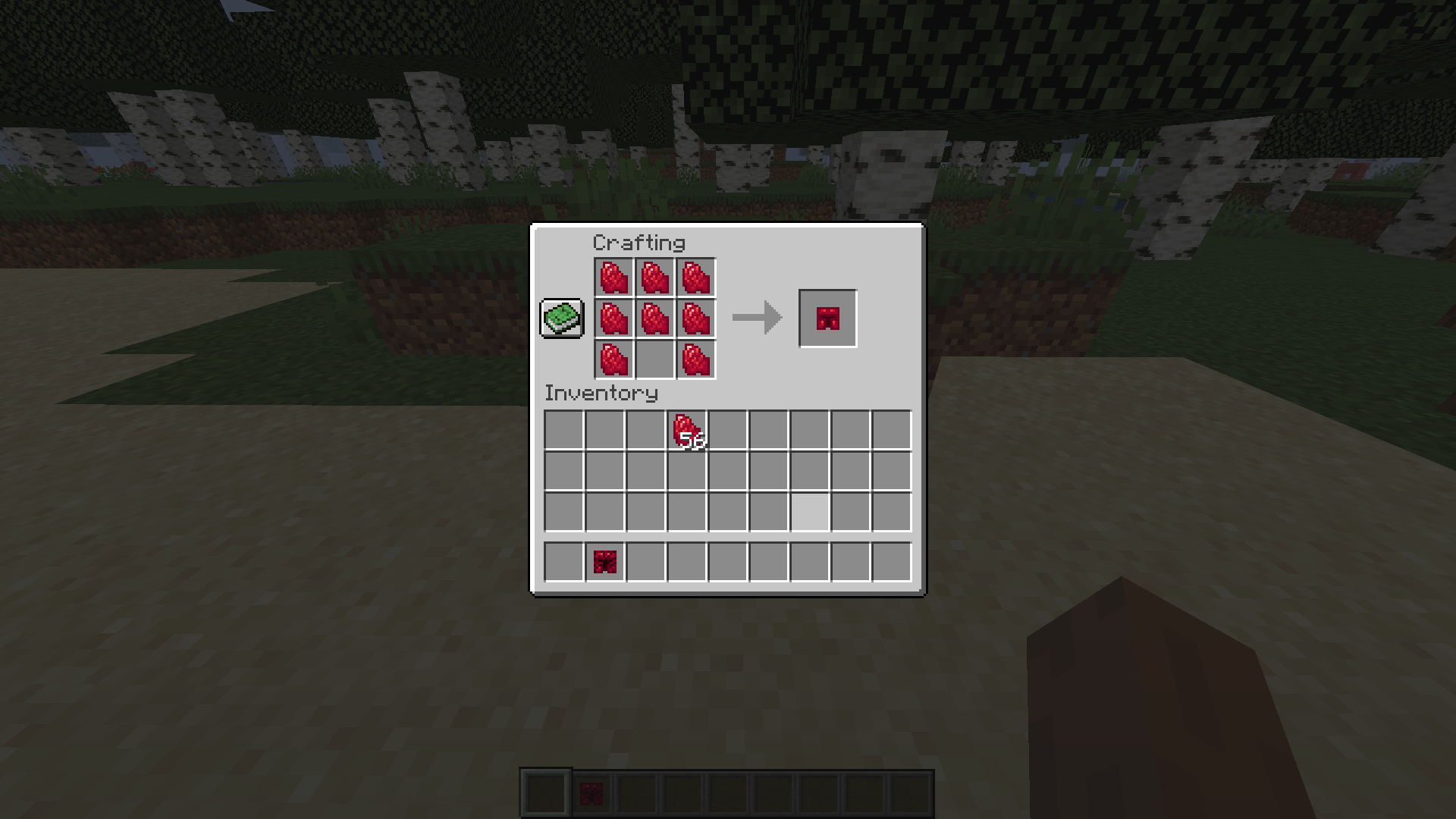1456x819 pixels.
Task: Click an empty slot in second inventory row
Action: point(565,470)
